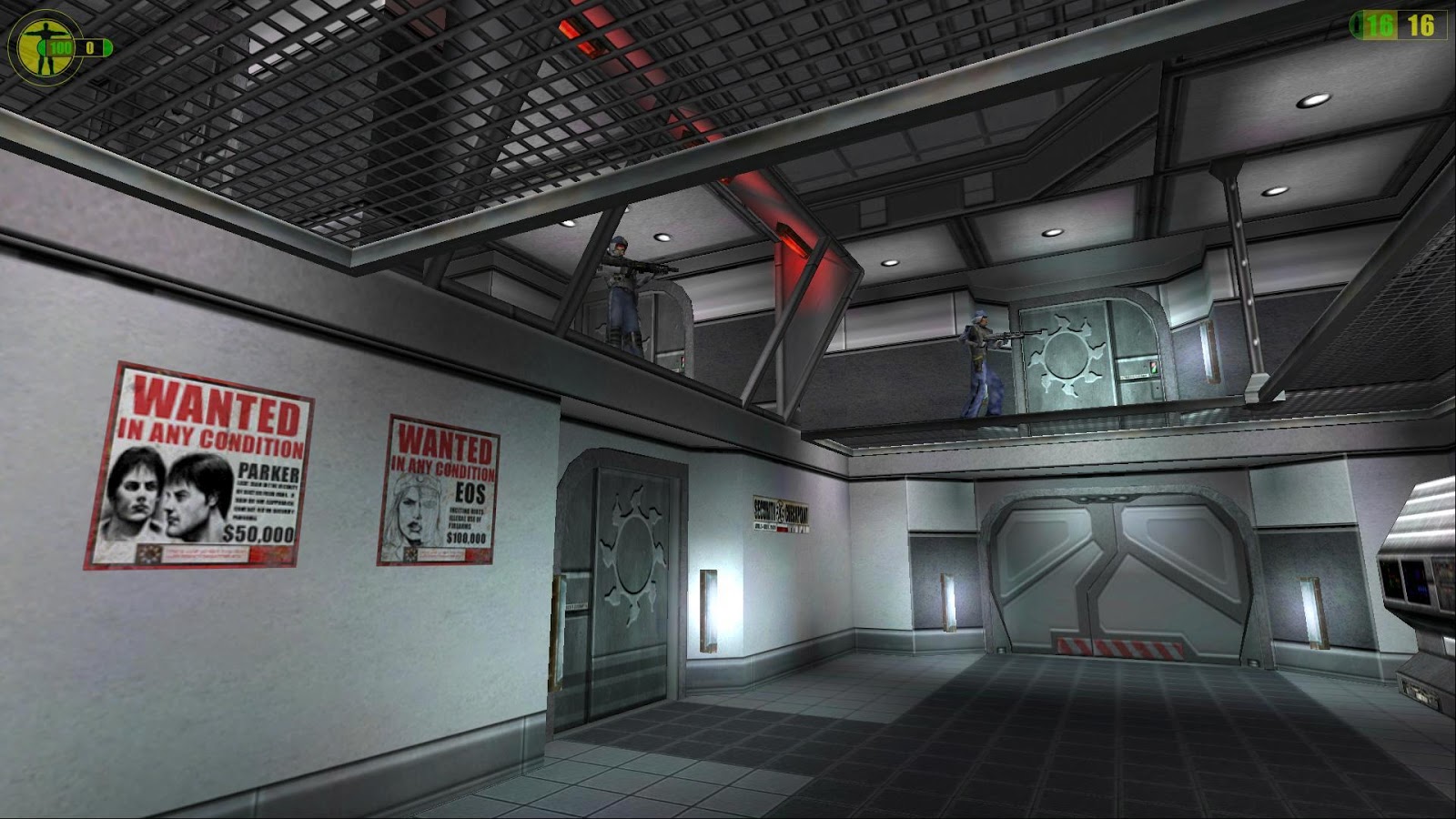Click the glowing wall lamp beside the checkpoint
Image resolution: width=1456 pixels, height=819 pixels.
(x=708, y=610)
